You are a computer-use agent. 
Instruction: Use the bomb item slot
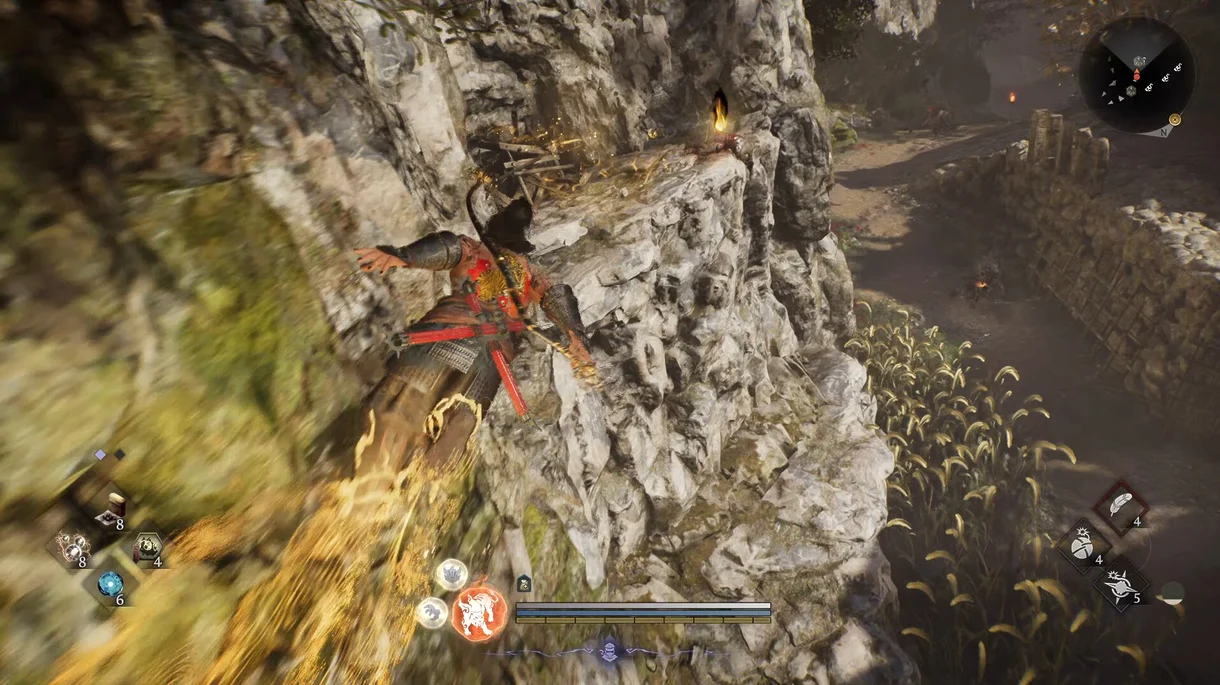pyautogui.click(x=1084, y=546)
